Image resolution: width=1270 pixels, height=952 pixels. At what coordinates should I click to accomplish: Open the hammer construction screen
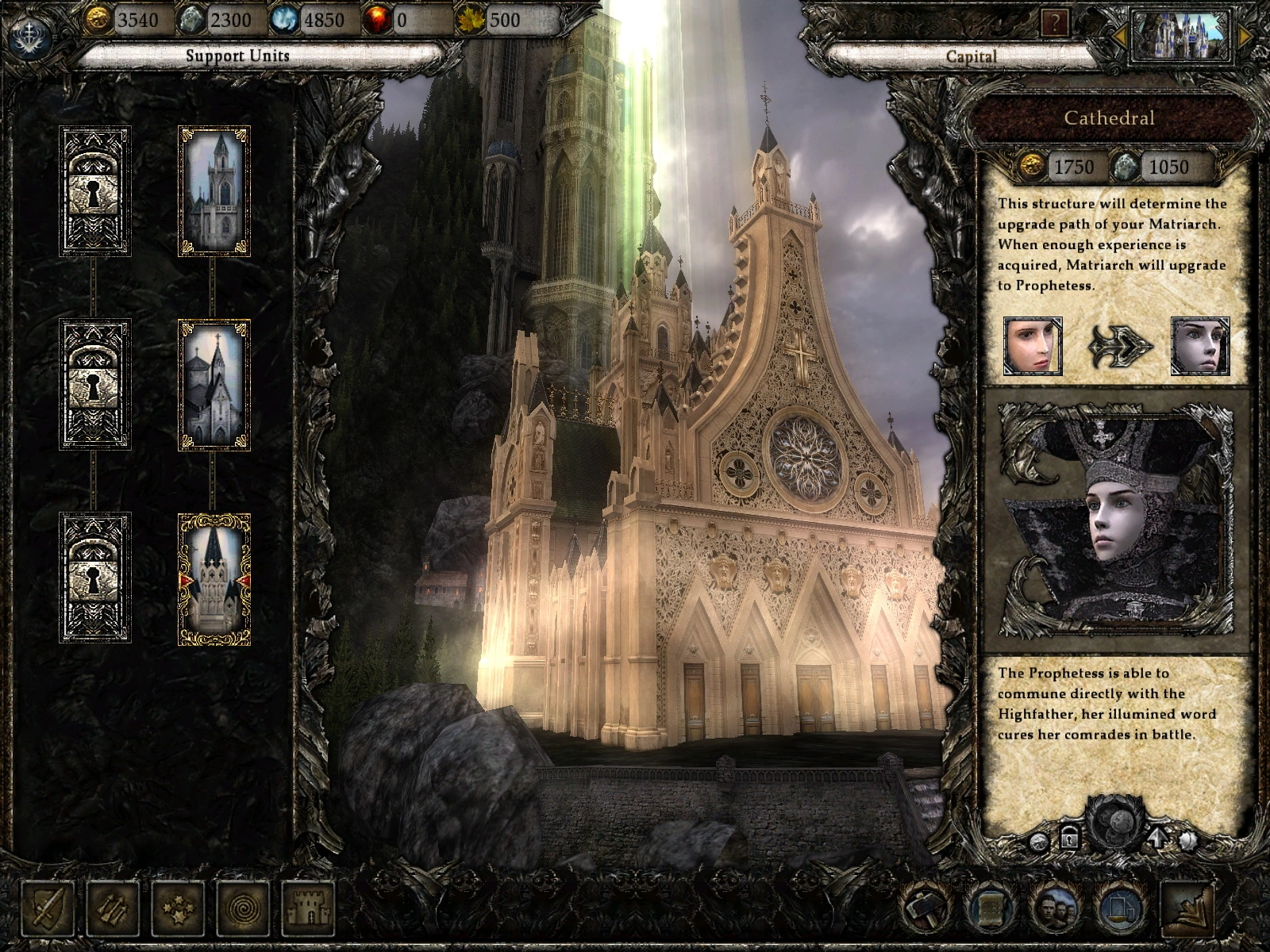926,908
